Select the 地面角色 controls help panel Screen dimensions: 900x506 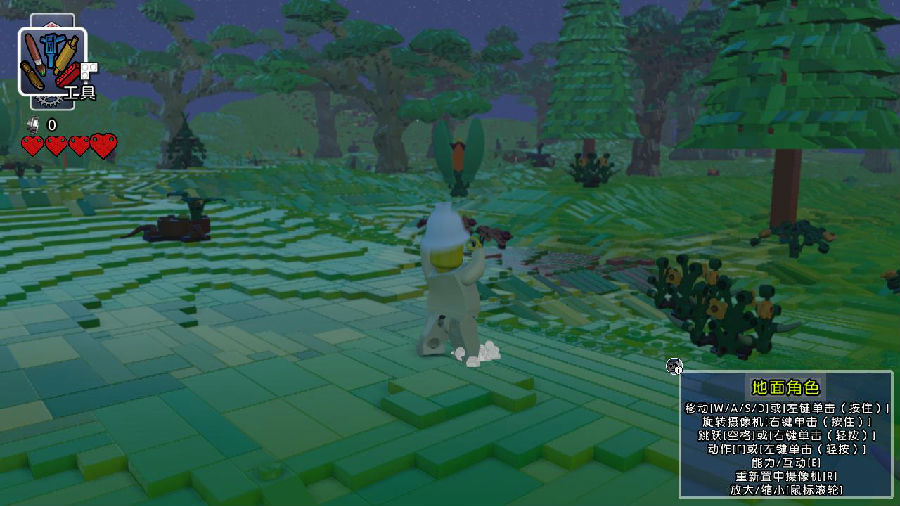tap(785, 435)
